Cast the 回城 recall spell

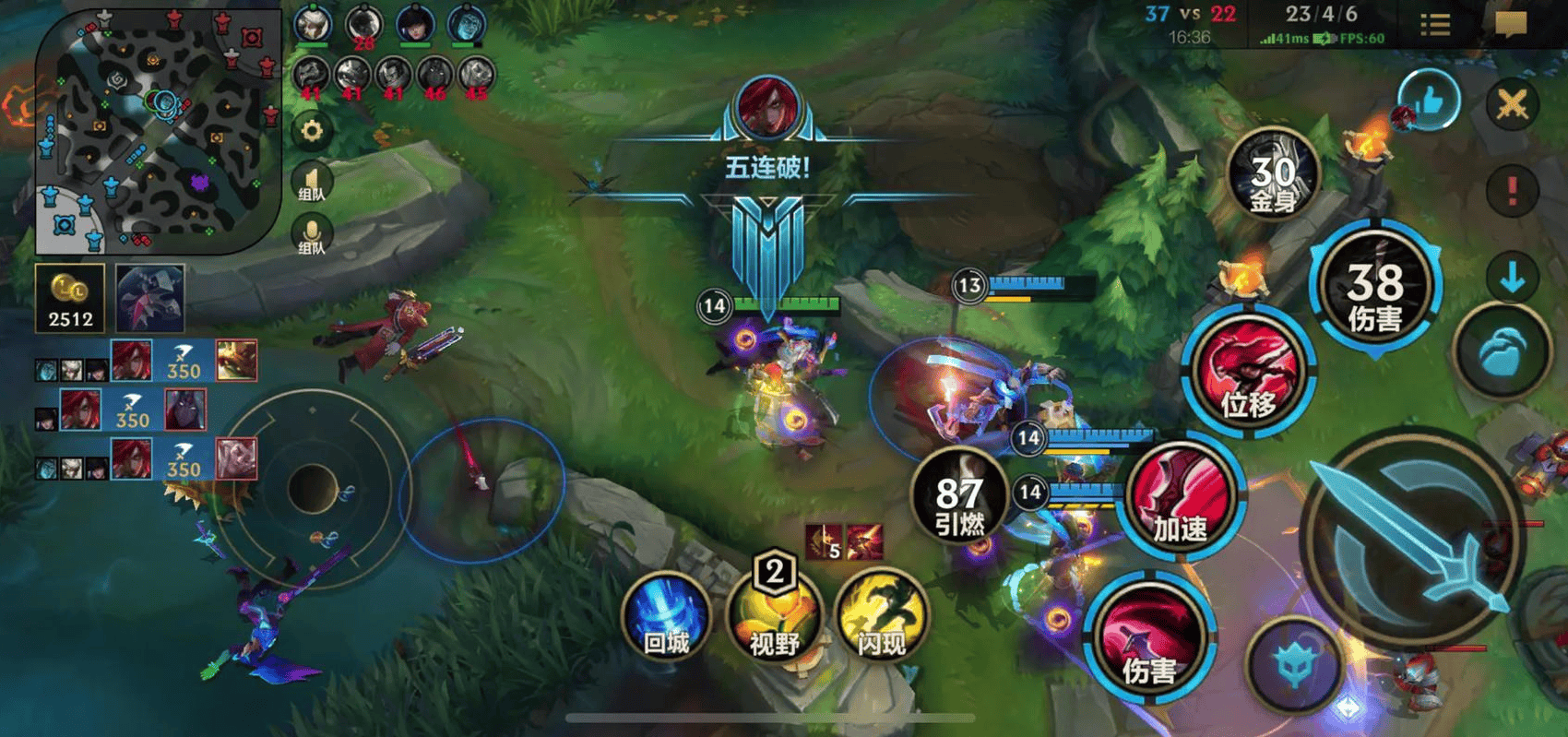click(x=666, y=616)
